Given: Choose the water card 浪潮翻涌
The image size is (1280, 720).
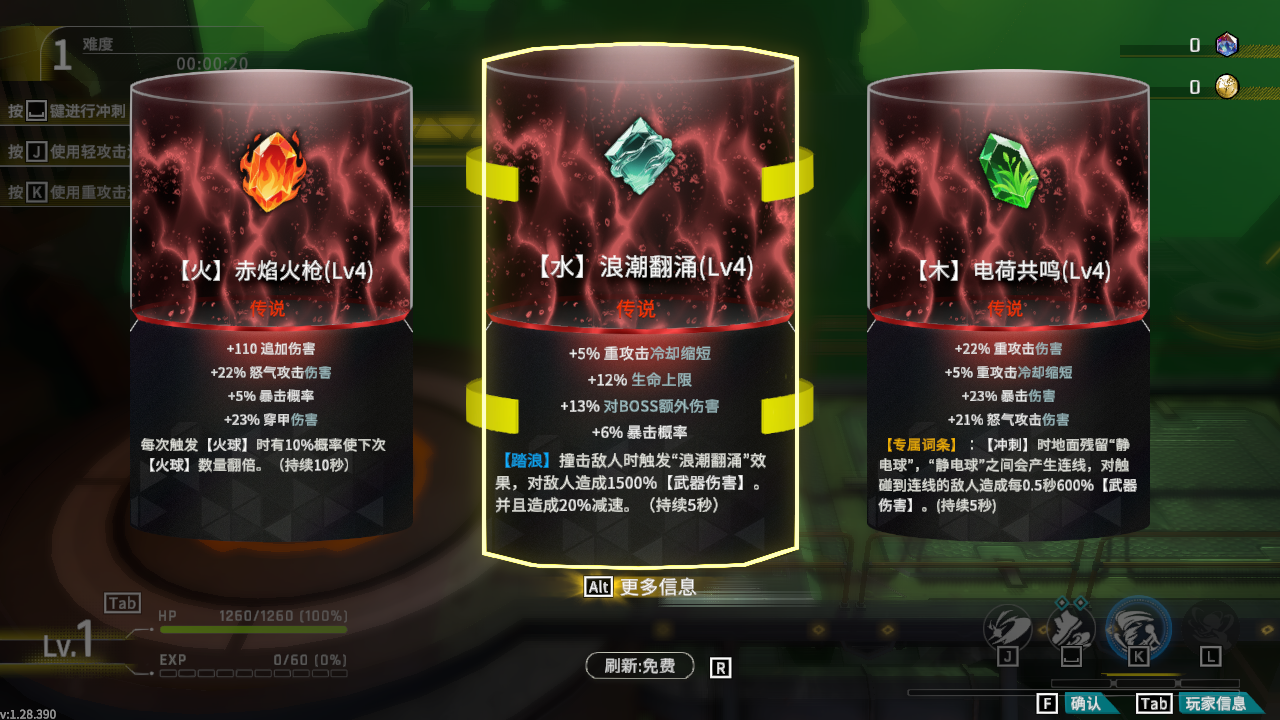Looking at the screenshot, I should tap(640, 300).
